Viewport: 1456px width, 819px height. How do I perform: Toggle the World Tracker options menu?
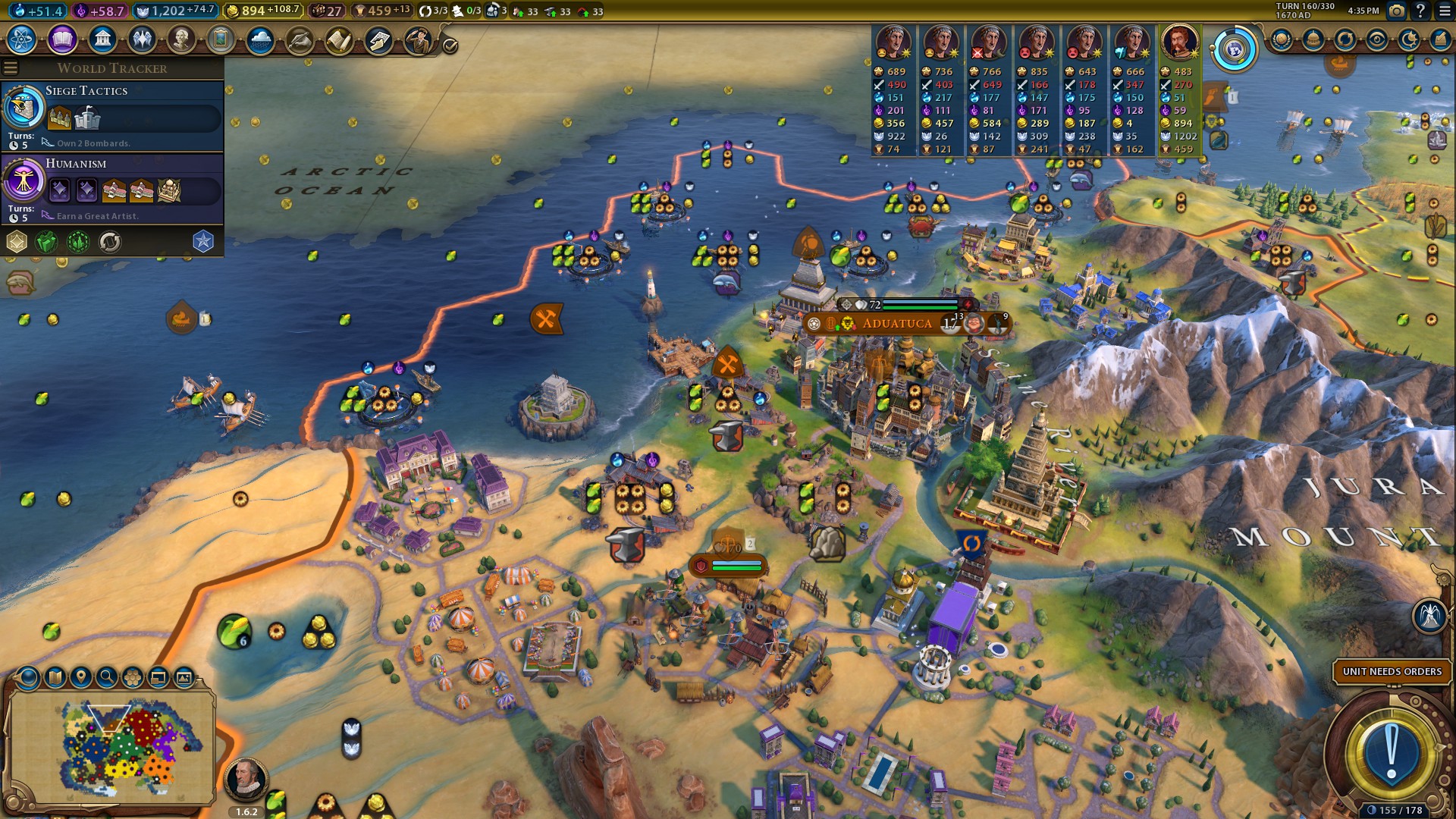pyautogui.click(x=11, y=68)
